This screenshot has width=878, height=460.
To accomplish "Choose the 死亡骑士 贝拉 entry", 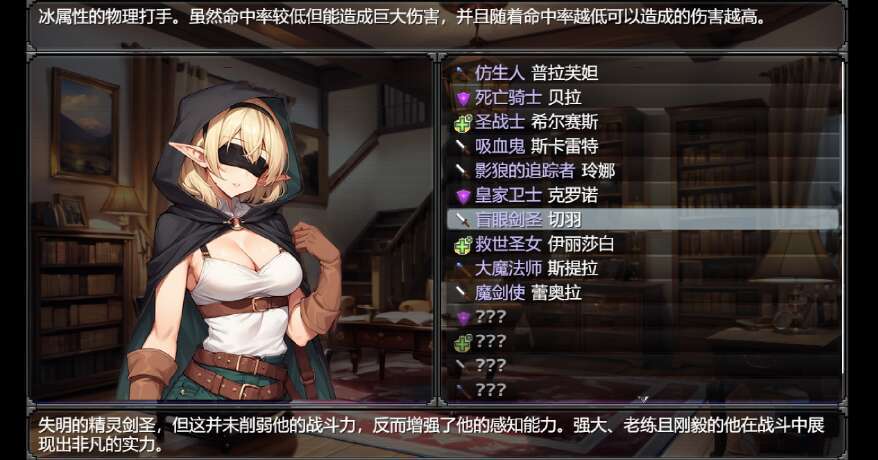I will (x=528, y=98).
